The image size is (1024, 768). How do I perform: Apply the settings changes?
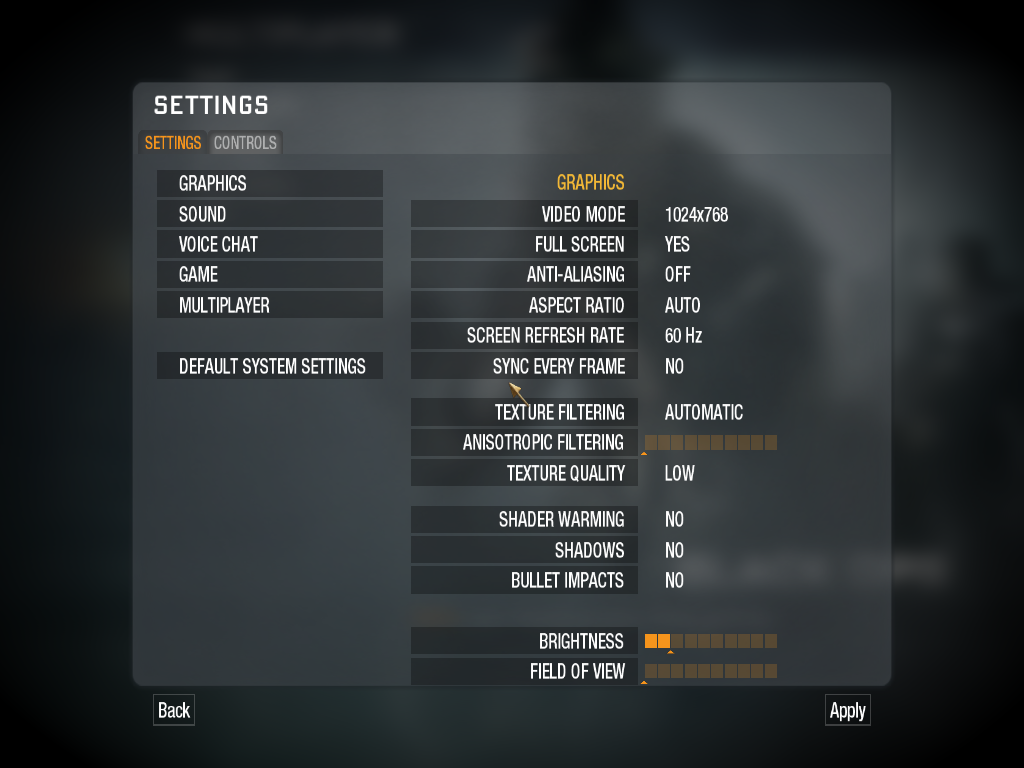click(x=847, y=710)
